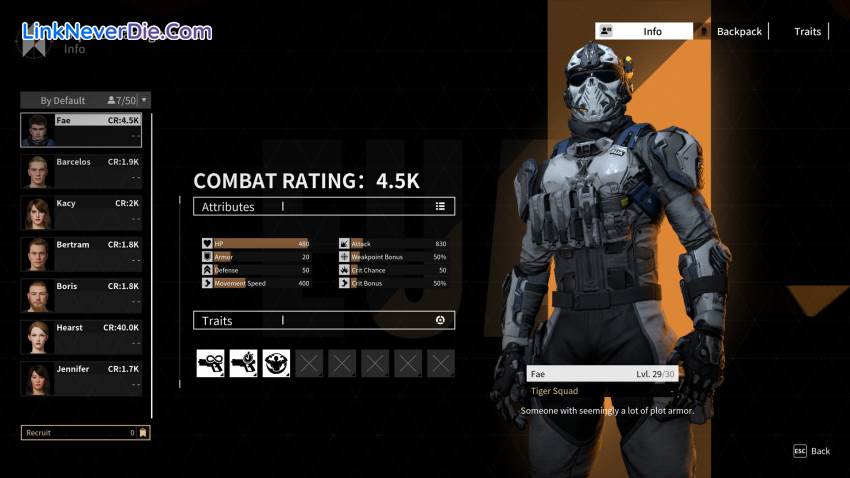
Task: Select the gun with infinity symbol trait
Action: pyautogui.click(x=210, y=363)
